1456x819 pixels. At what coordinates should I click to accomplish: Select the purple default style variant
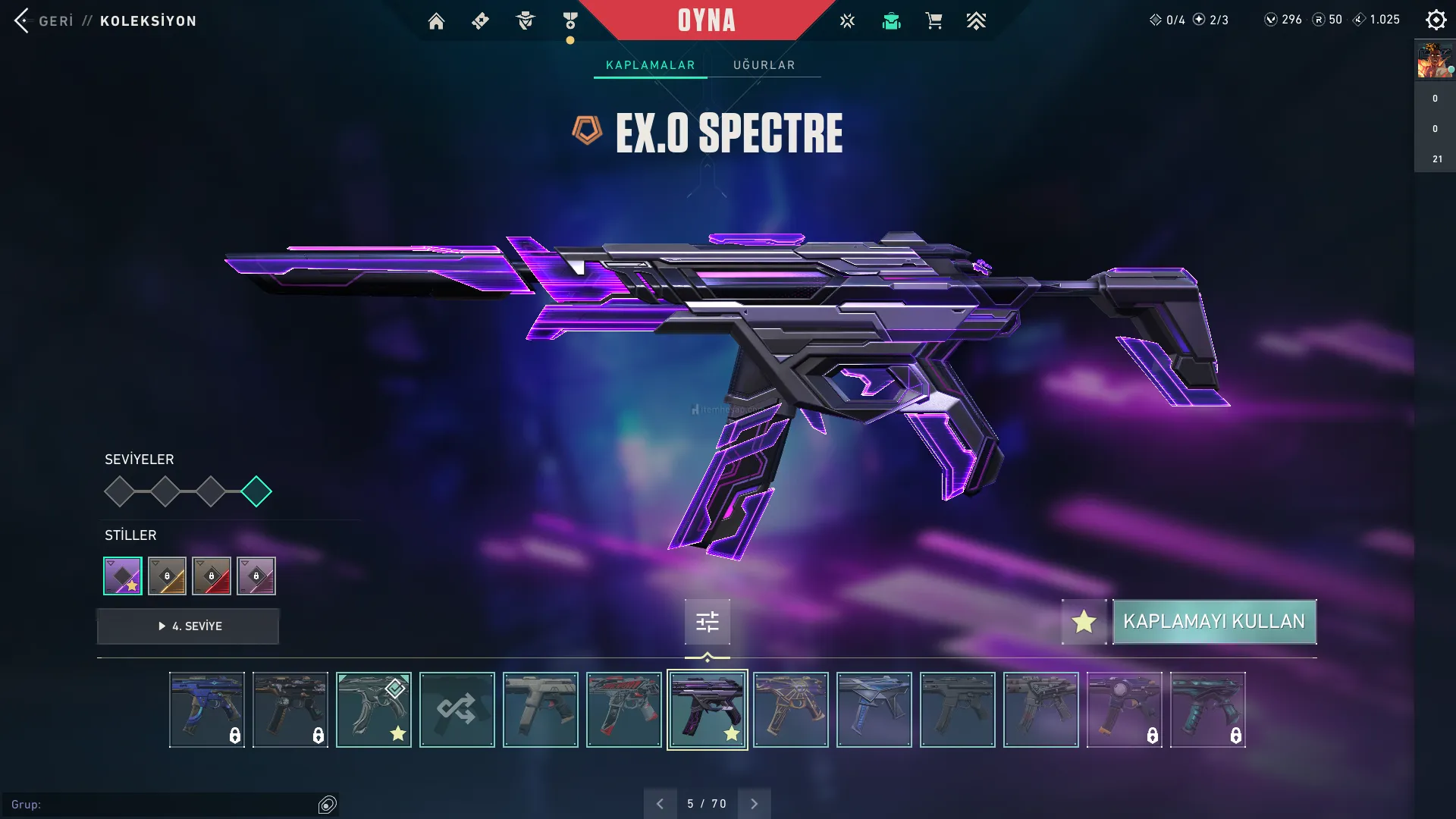pos(123,576)
